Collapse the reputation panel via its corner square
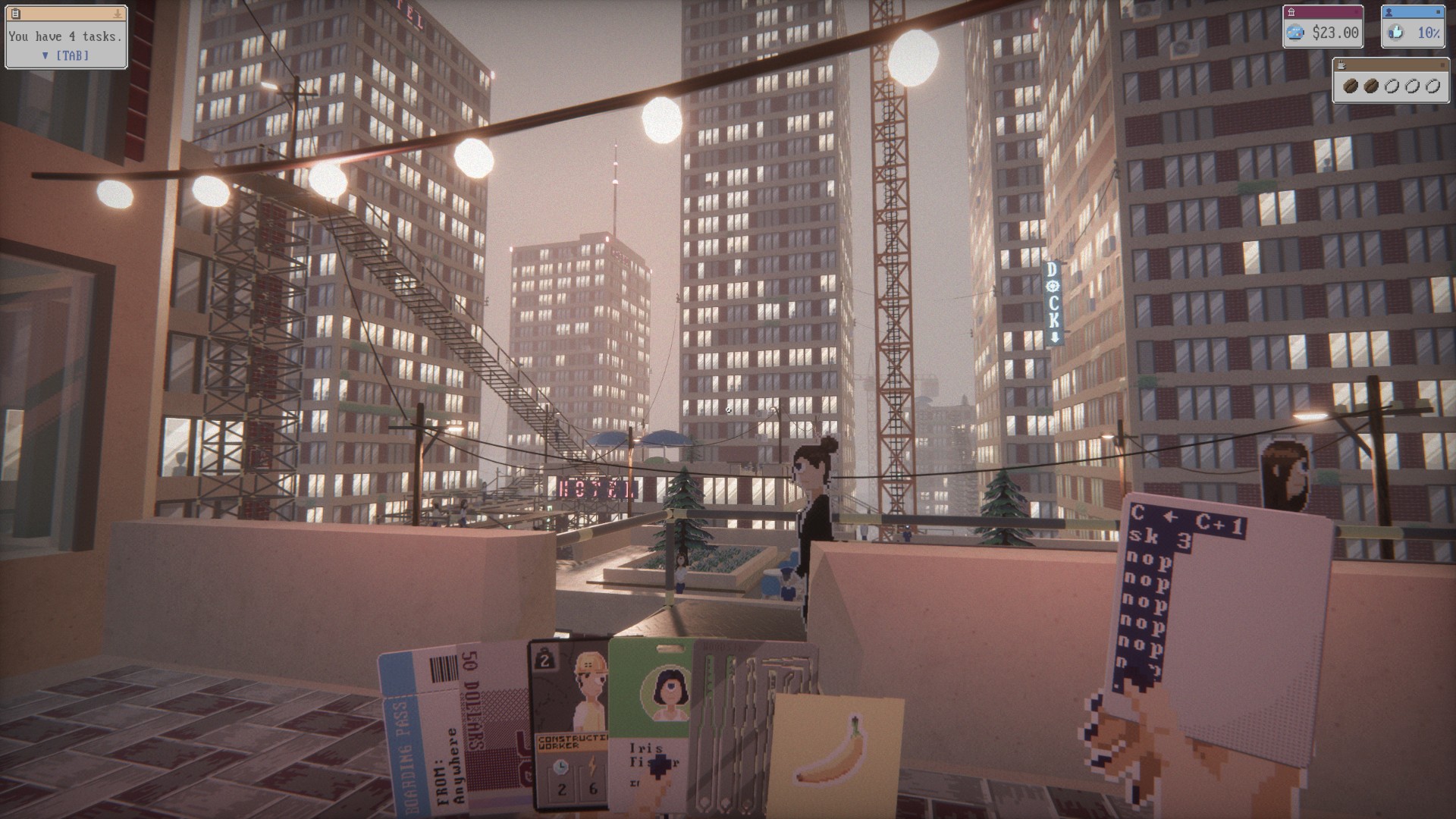This screenshot has height=819, width=1456. click(1438, 12)
